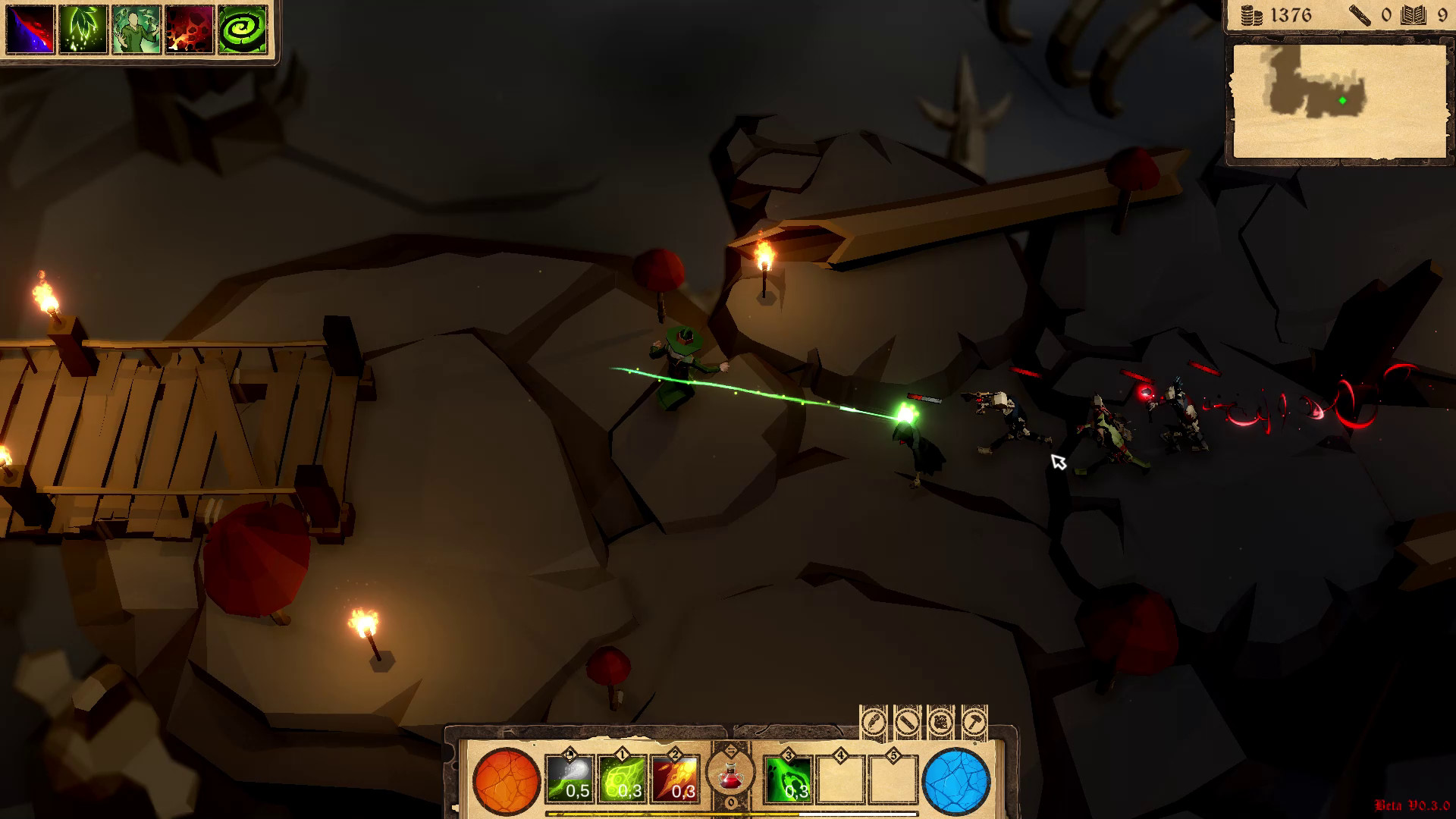The width and height of the screenshot is (1456, 819).
Task: Select the fireball spell in hotbar slot 2
Action: [675, 778]
